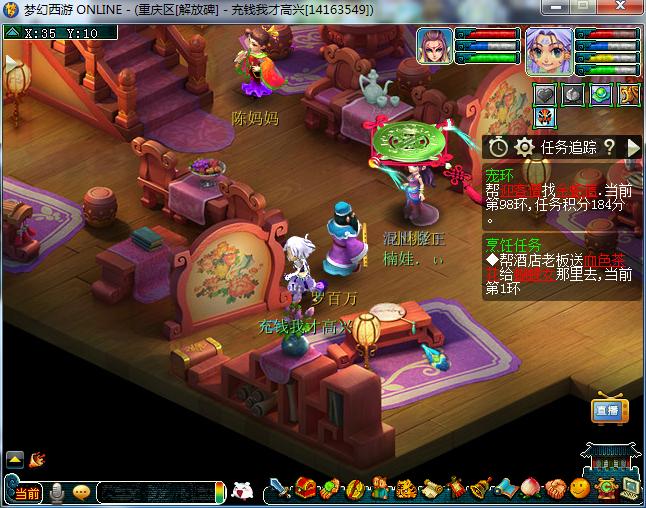Image resolution: width=646 pixels, height=508 pixels.
Task: Select the opera mask buff icon
Action: [545, 117]
